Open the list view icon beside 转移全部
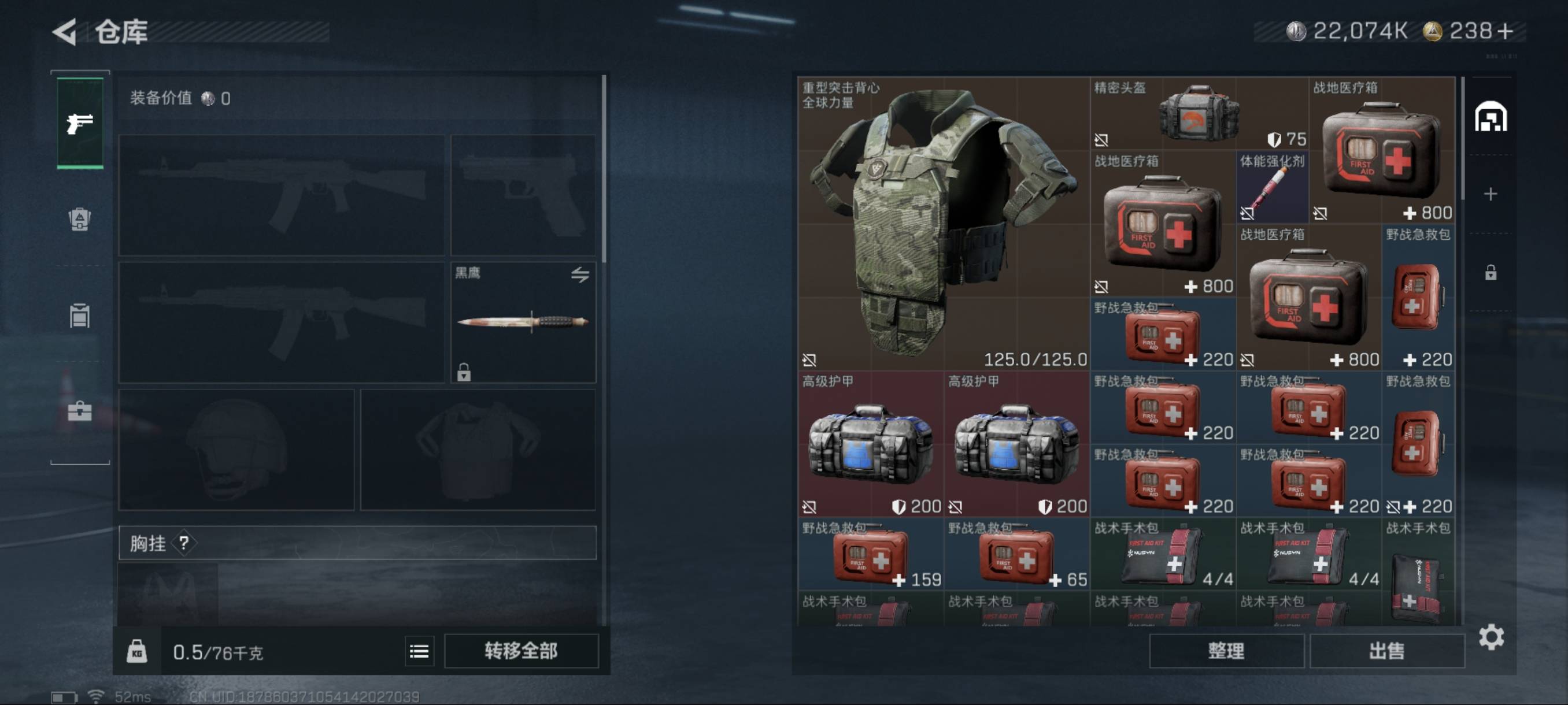Viewport: 1568px width, 705px height. 419,651
